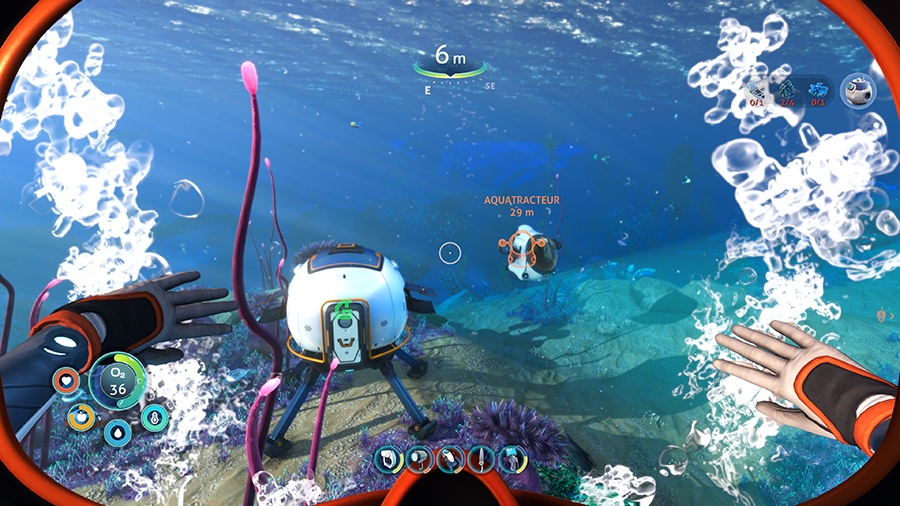Select the first hotbar slot with the white handheld device

[x=389, y=459]
